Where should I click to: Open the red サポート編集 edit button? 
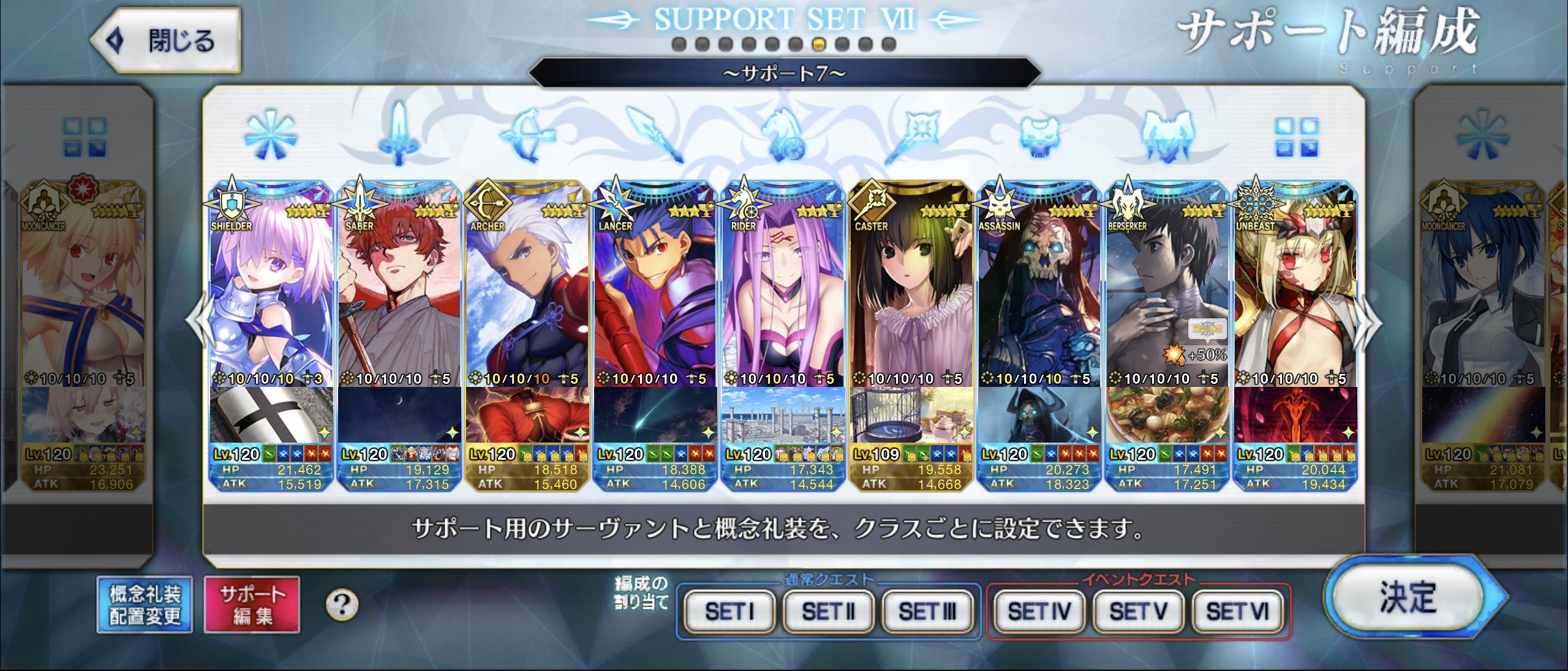pos(252,604)
